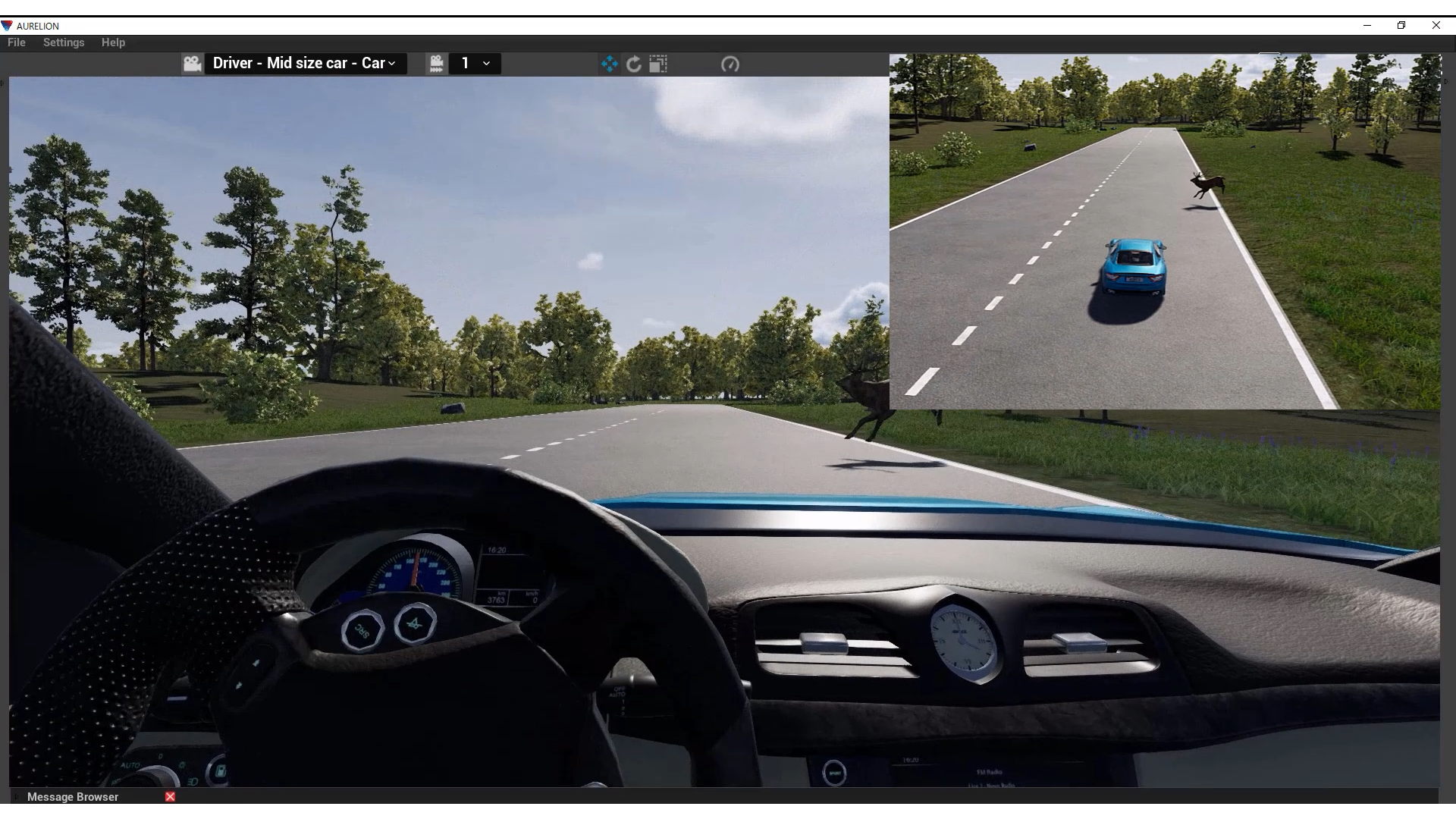Click the circular reset arrow icon
This screenshot has width=1456, height=819.
point(634,64)
